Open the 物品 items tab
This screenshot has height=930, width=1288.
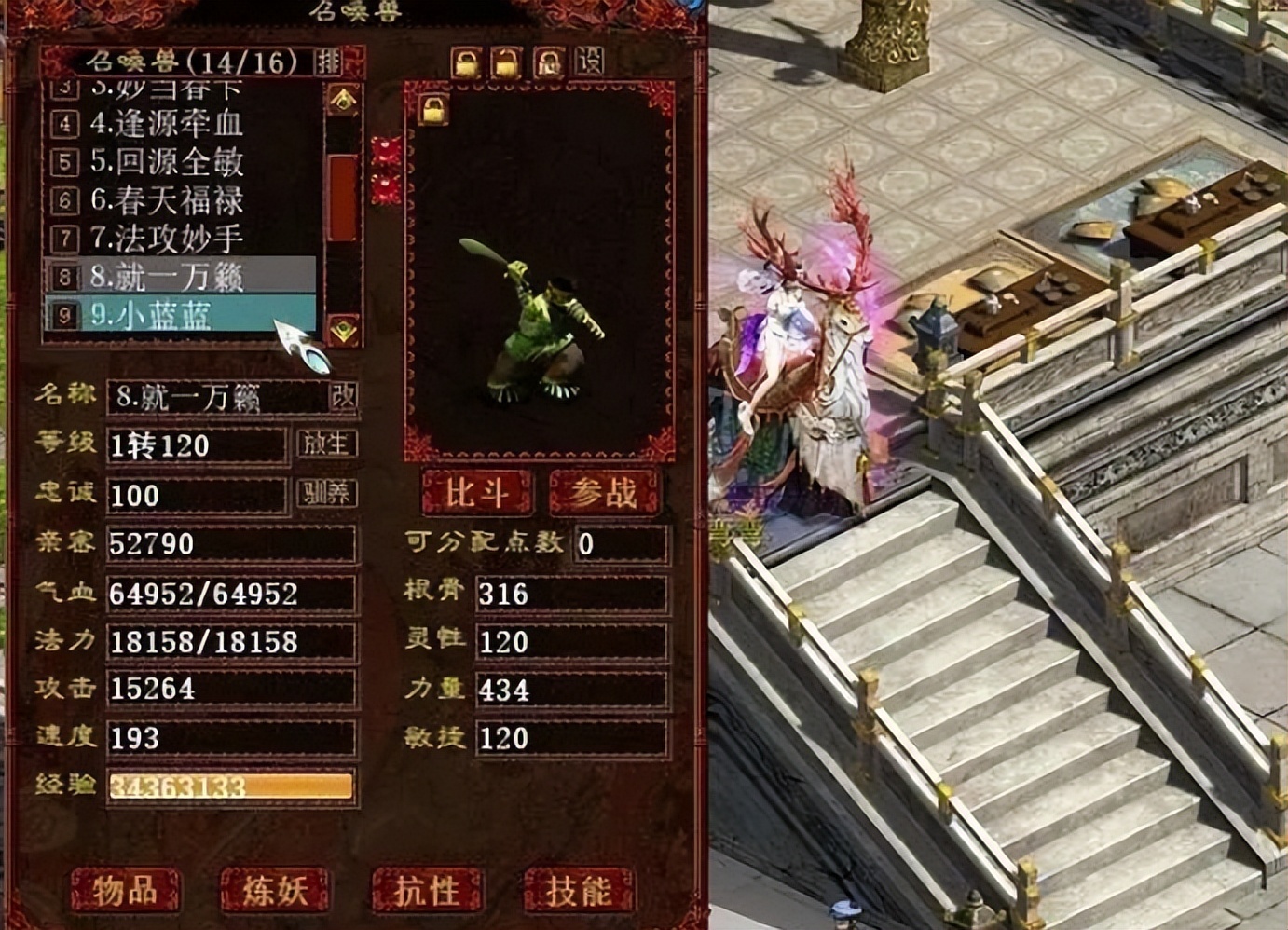[125, 890]
